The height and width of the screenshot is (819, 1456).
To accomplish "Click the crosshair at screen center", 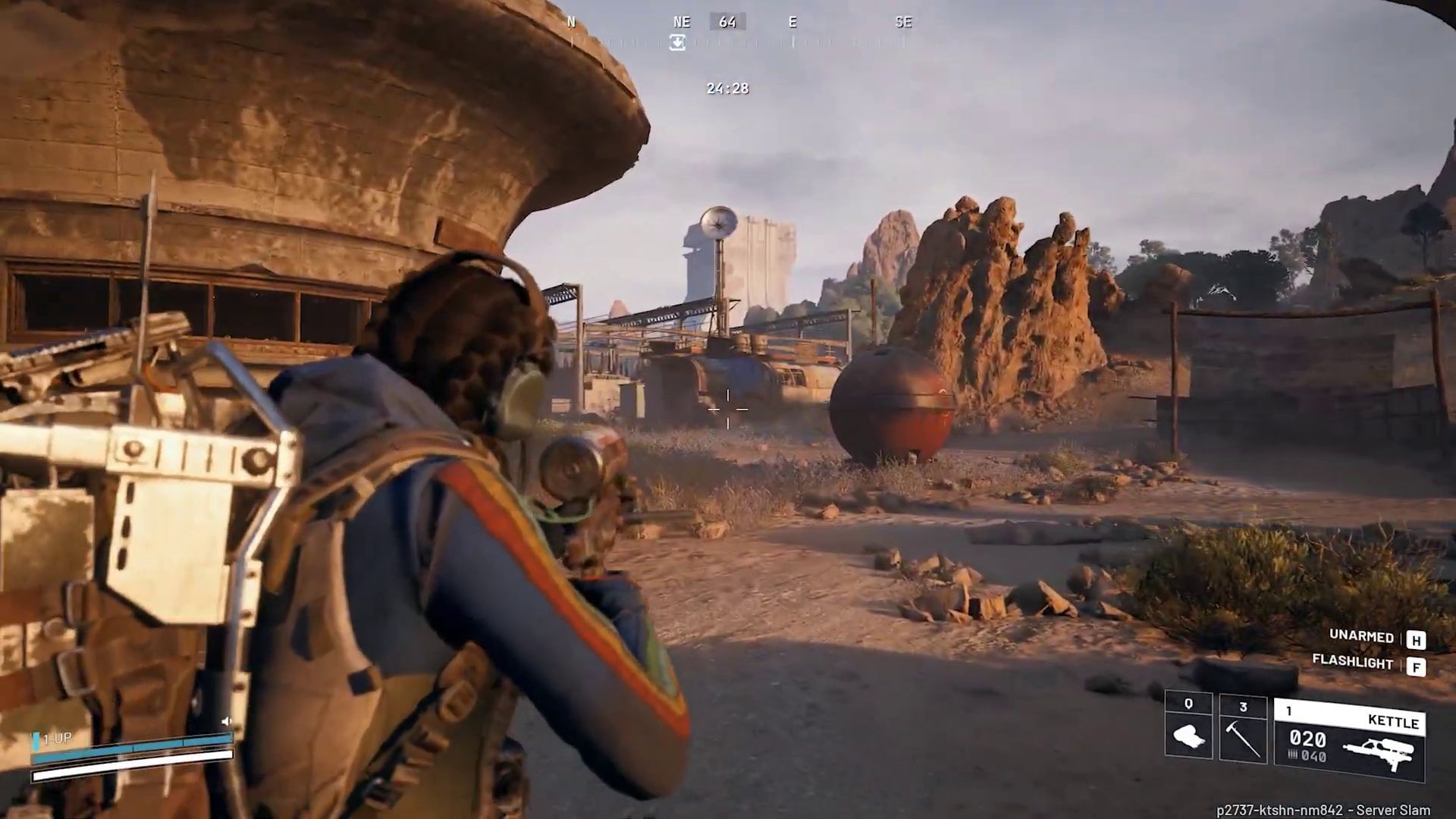I will (728, 409).
